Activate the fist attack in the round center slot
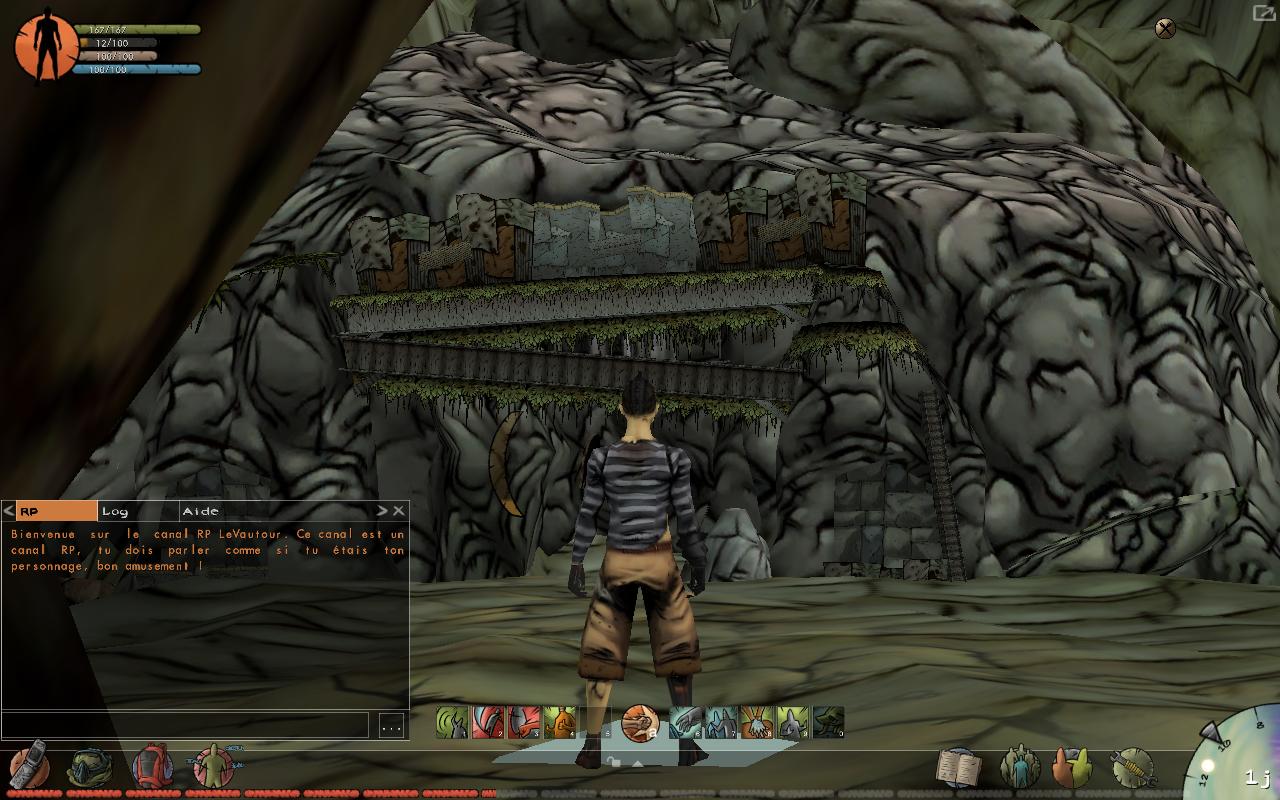Screen dimensions: 1280x800 (640, 722)
